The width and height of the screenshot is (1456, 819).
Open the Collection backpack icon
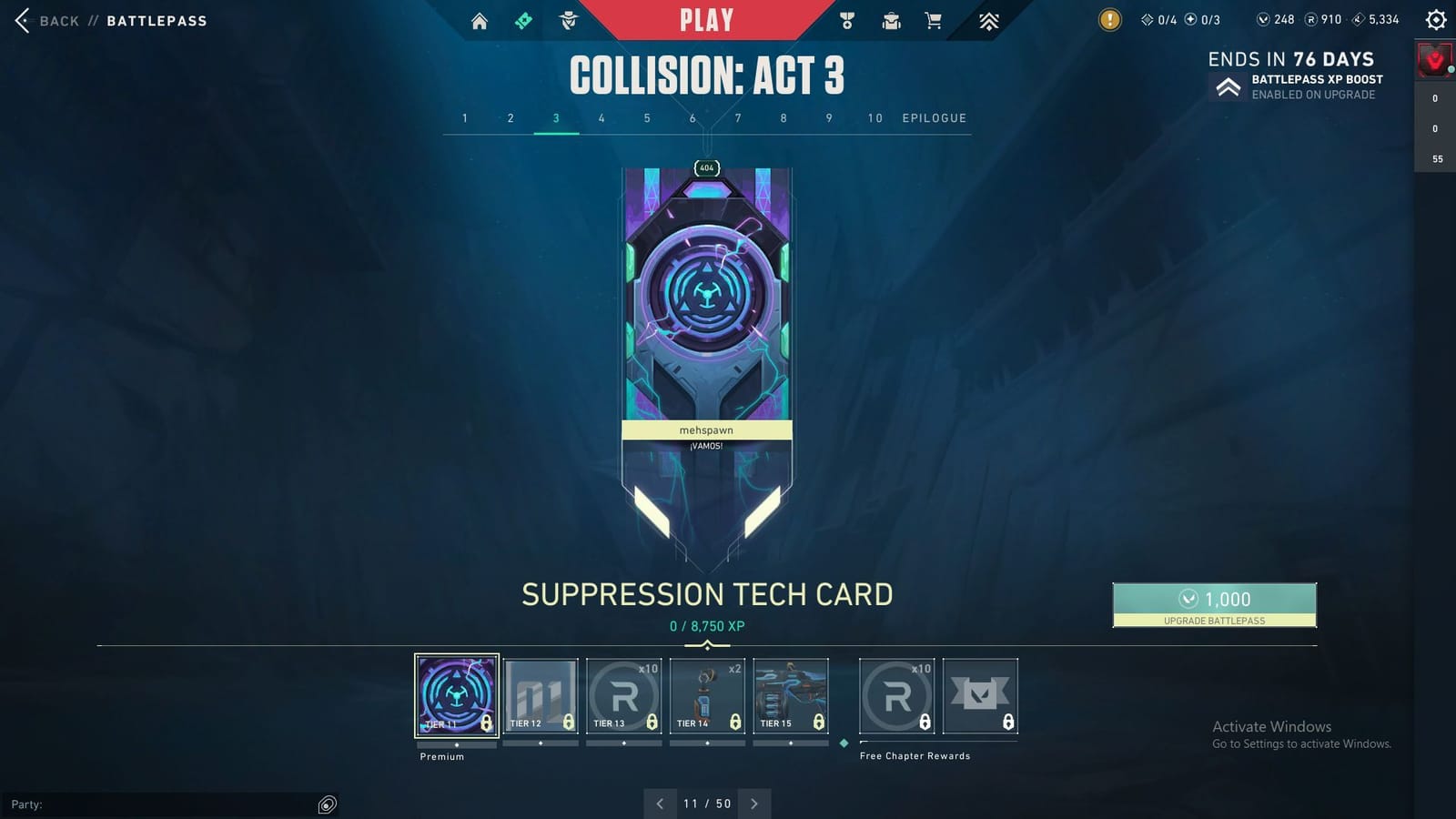point(891,19)
